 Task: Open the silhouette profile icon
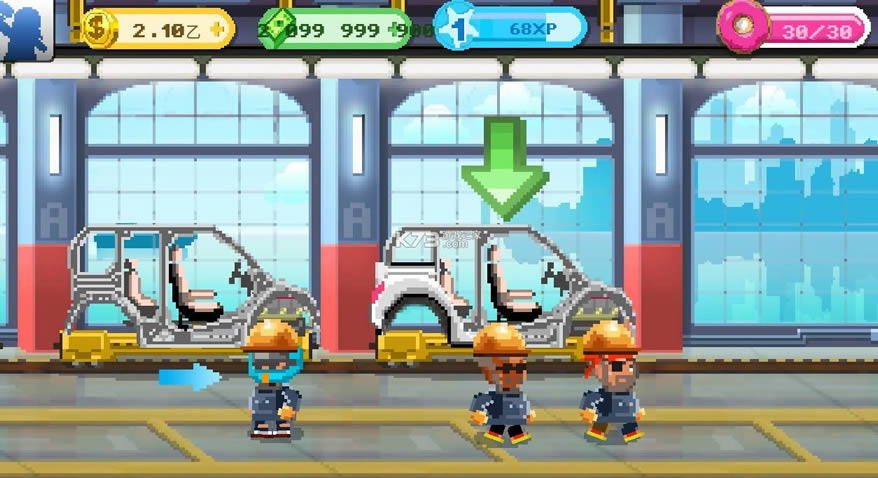[24, 26]
